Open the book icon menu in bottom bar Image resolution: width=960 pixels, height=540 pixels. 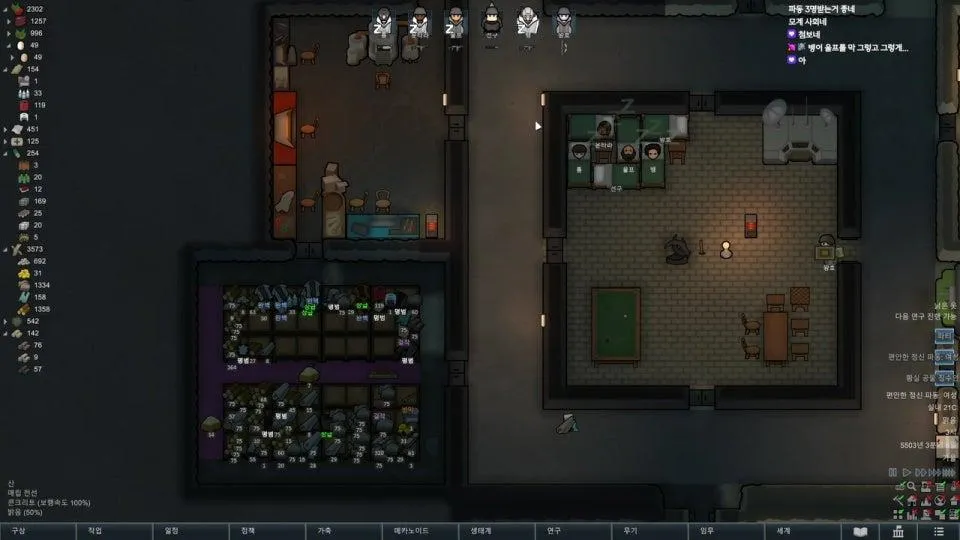[x=860, y=531]
